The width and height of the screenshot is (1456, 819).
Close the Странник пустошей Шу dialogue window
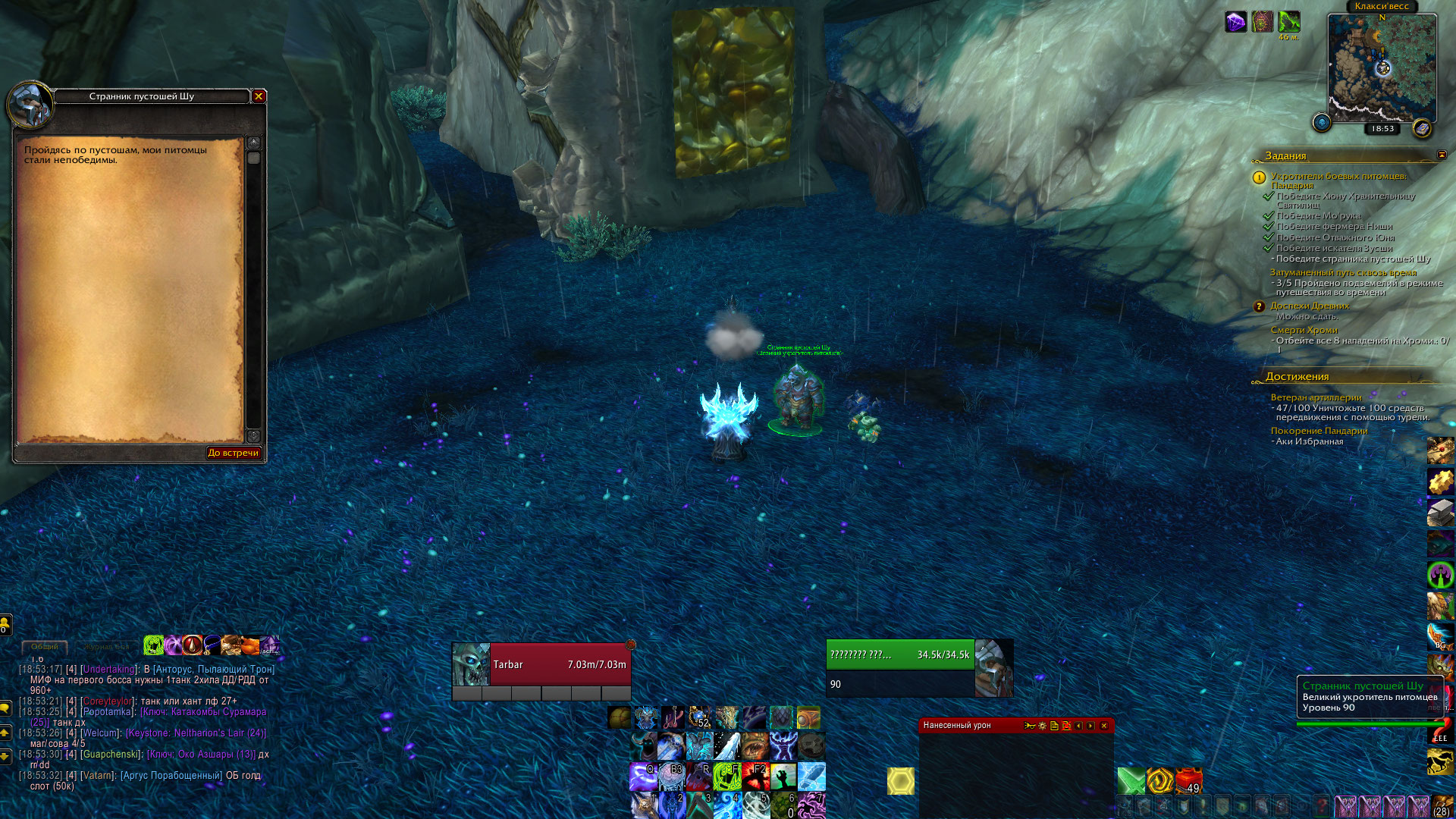(x=259, y=96)
